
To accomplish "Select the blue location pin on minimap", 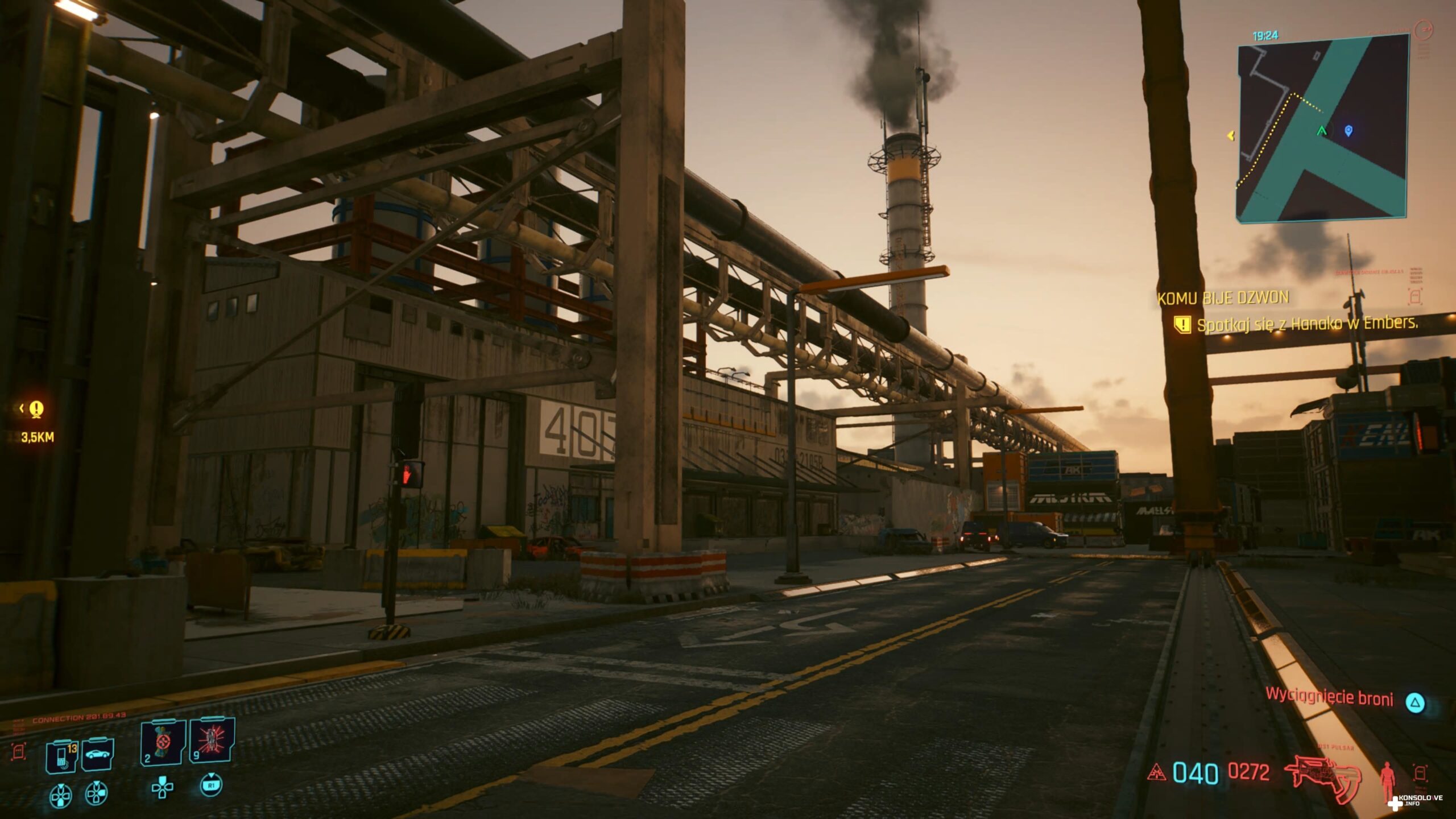I will (x=1348, y=131).
